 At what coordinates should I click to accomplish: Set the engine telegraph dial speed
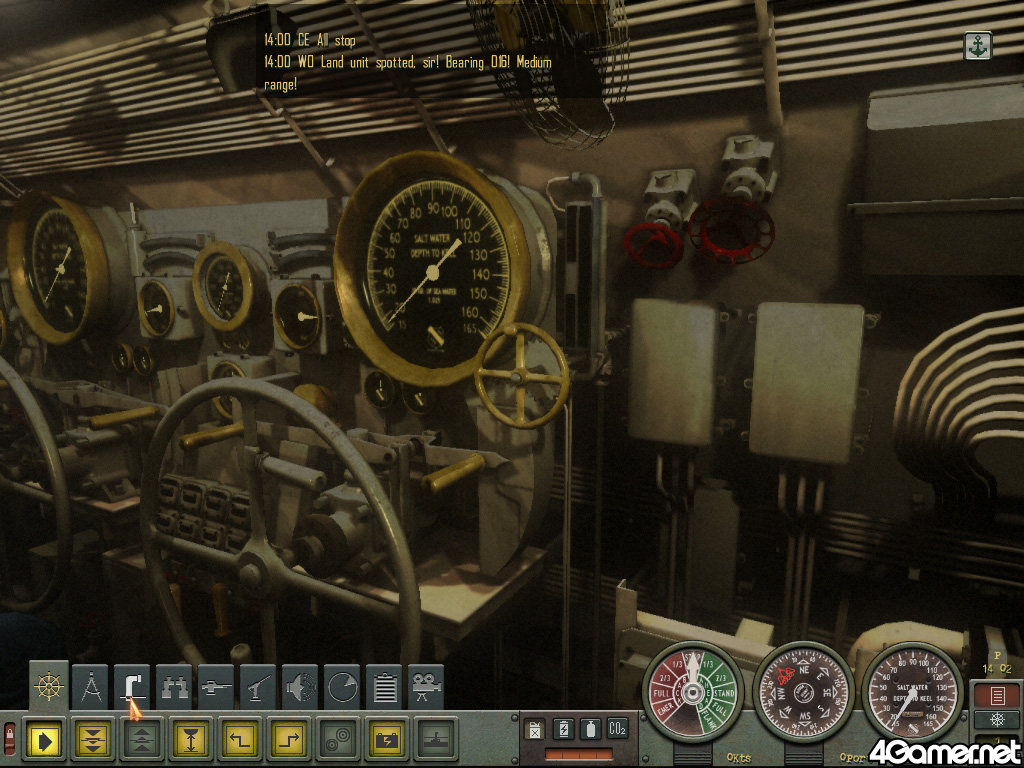[x=692, y=692]
